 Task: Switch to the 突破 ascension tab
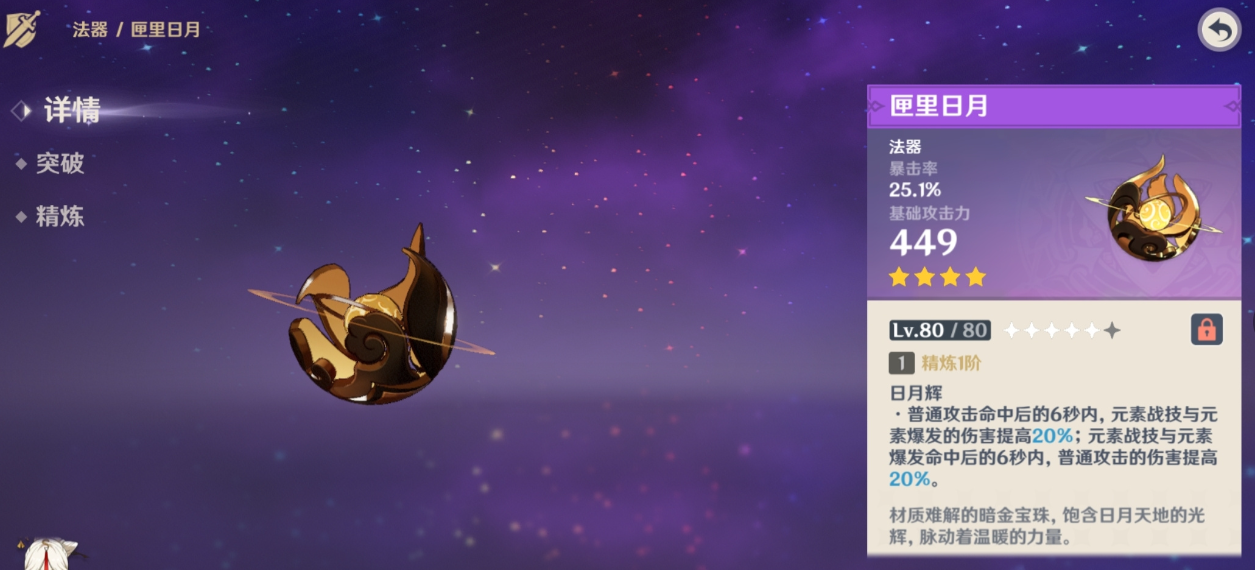coord(60,164)
